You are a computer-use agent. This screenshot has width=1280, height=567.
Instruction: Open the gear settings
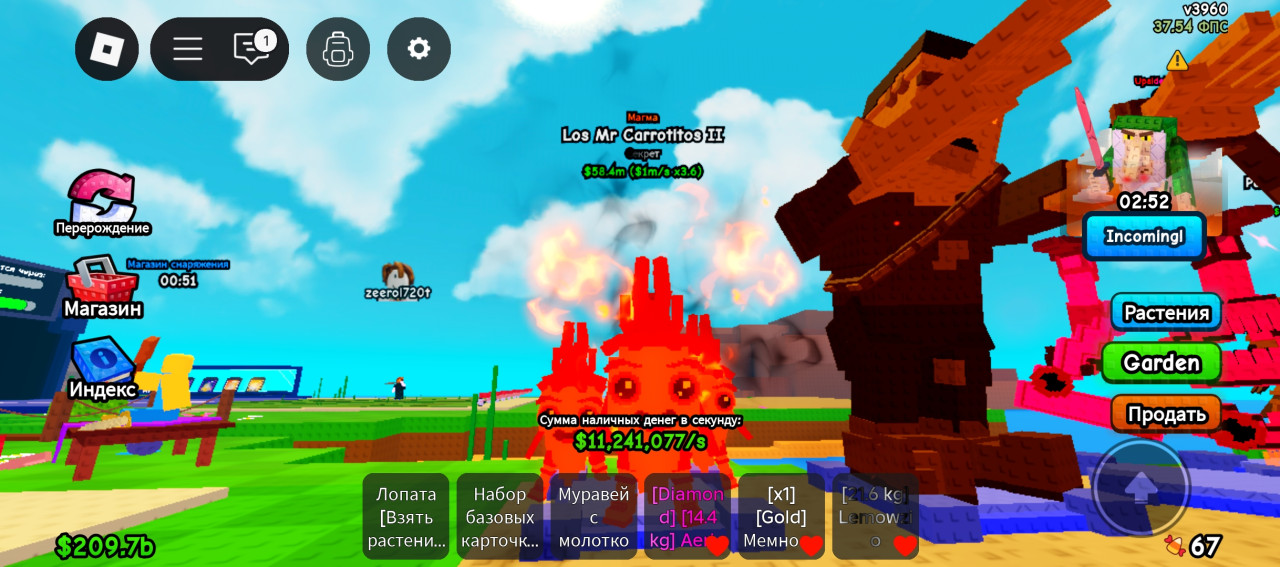[x=419, y=49]
